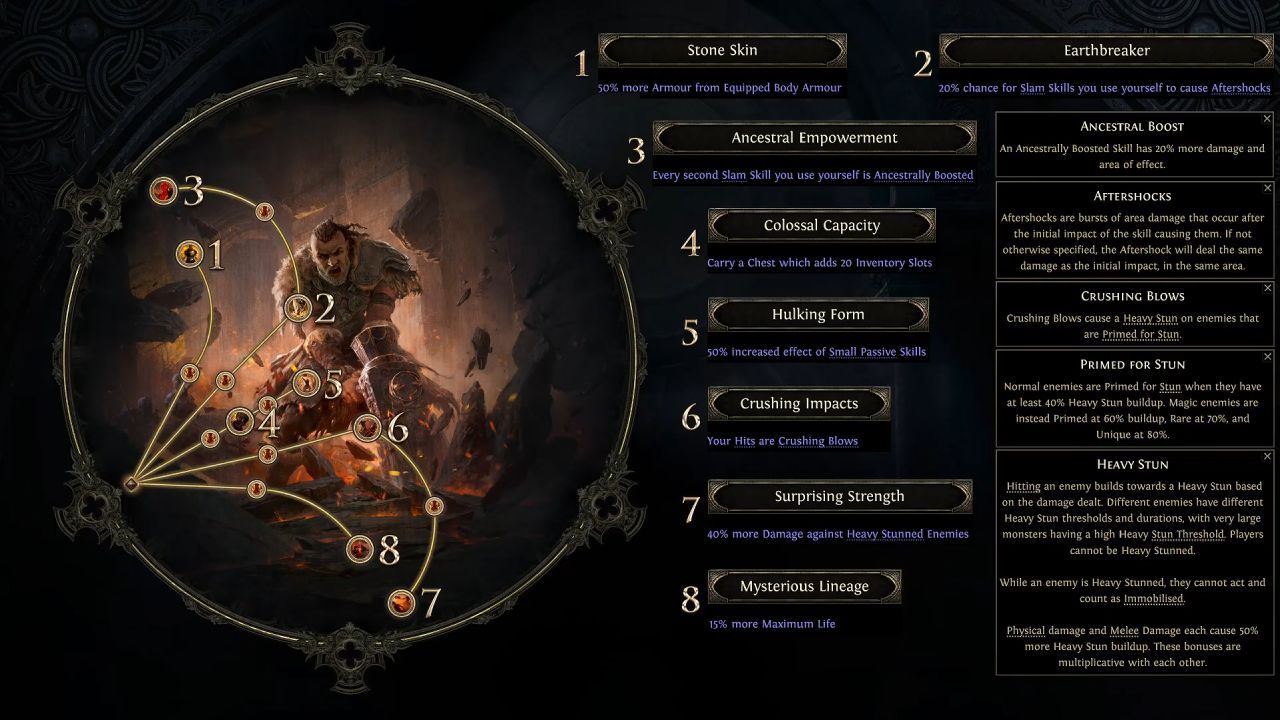Allocate the Crushing Impacts node

367,427
